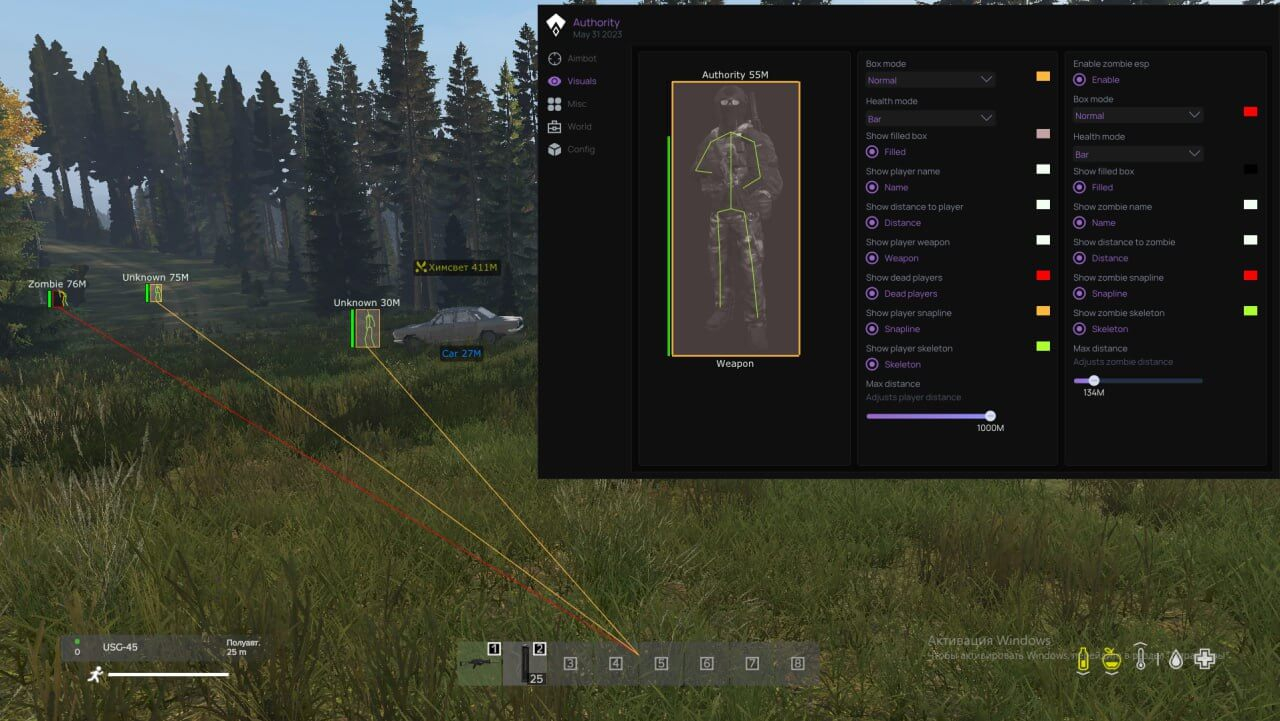
Task: Select the Config cube icon
Action: (x=555, y=149)
